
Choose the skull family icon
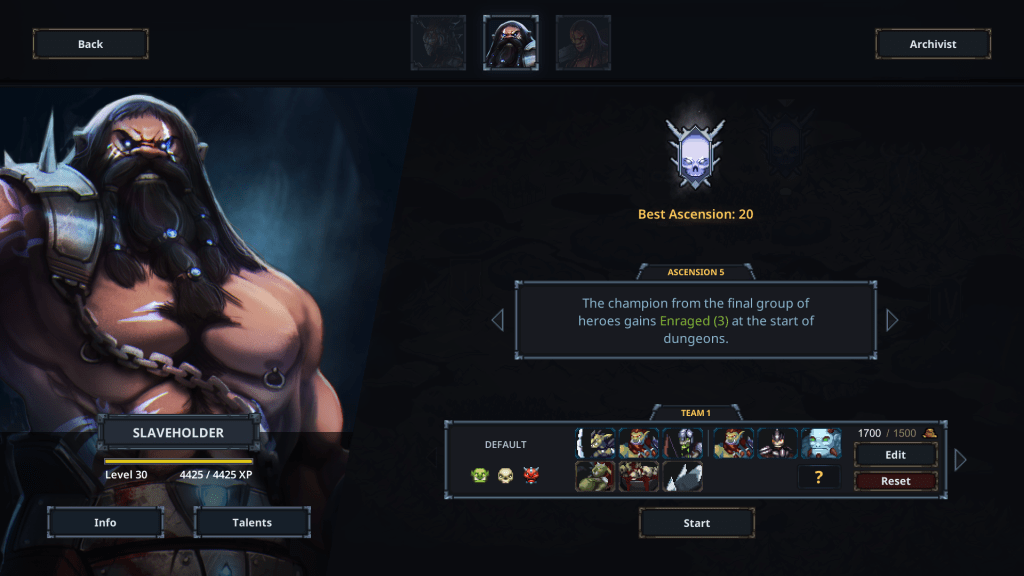[x=505, y=475]
